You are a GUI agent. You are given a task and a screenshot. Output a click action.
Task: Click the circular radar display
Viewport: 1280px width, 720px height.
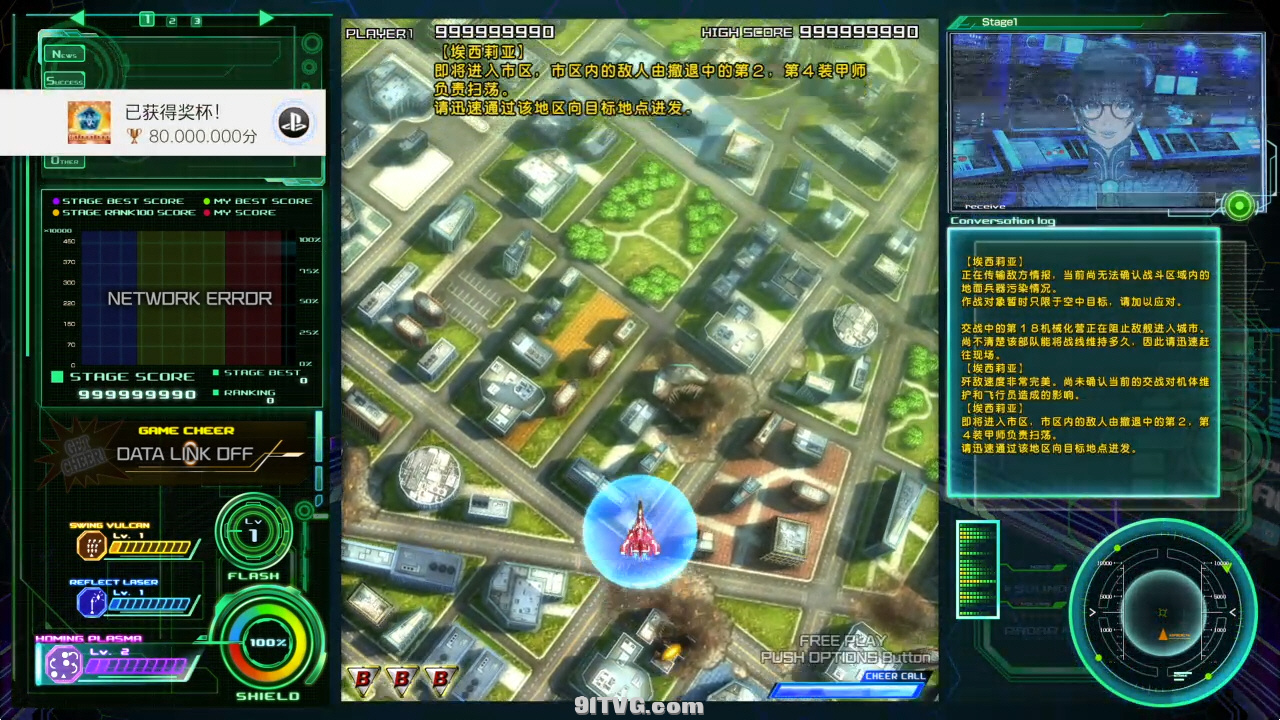coord(1162,612)
